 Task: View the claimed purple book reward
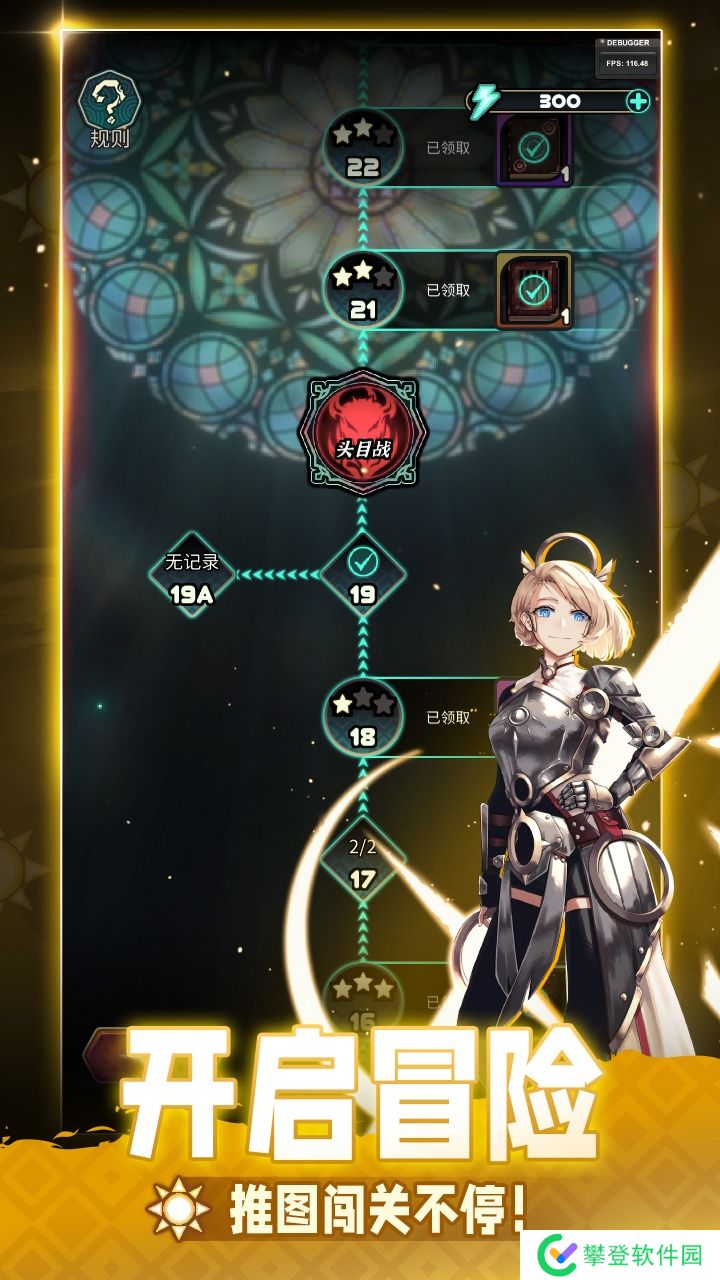534,149
